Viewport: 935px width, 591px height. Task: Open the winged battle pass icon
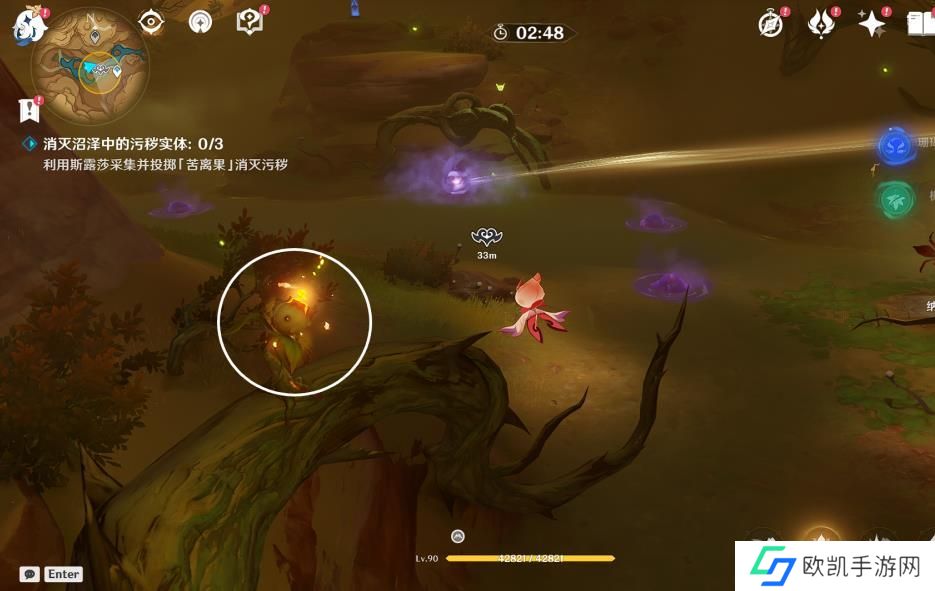821,24
